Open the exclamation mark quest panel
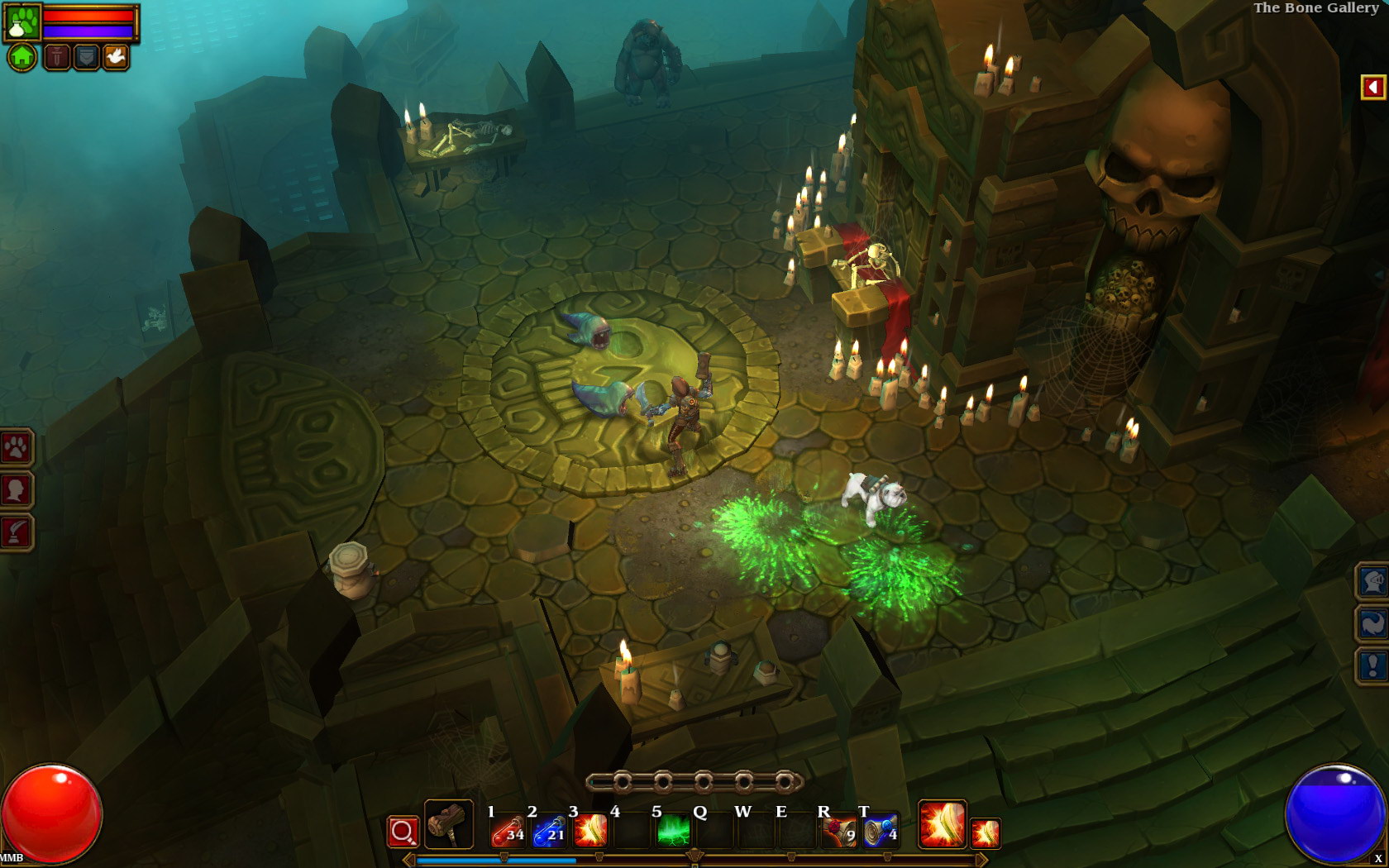Screen dimensions: 1389x868 coord(1372,665)
